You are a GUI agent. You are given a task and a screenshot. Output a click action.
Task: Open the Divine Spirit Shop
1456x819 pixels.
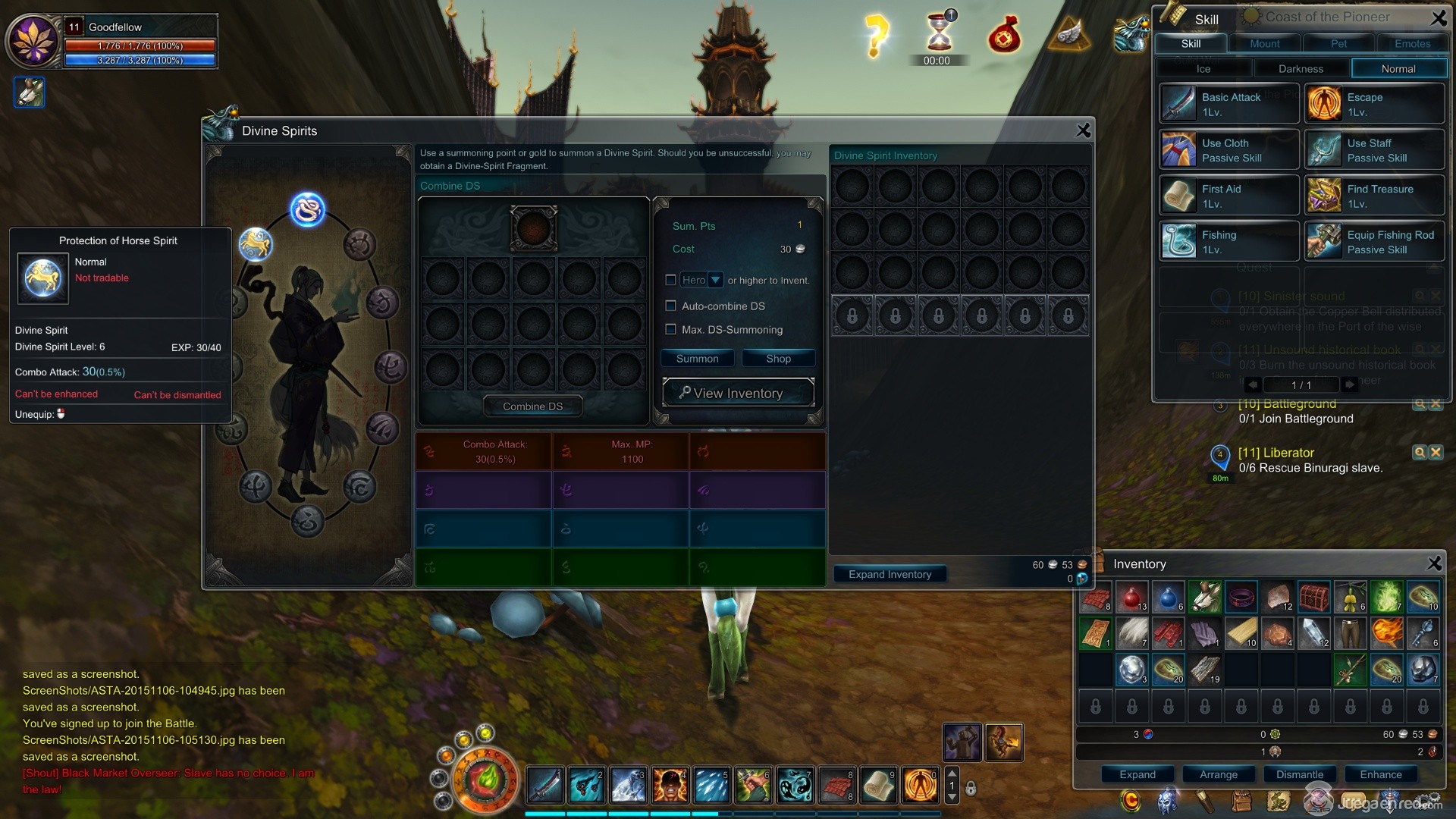coord(778,359)
